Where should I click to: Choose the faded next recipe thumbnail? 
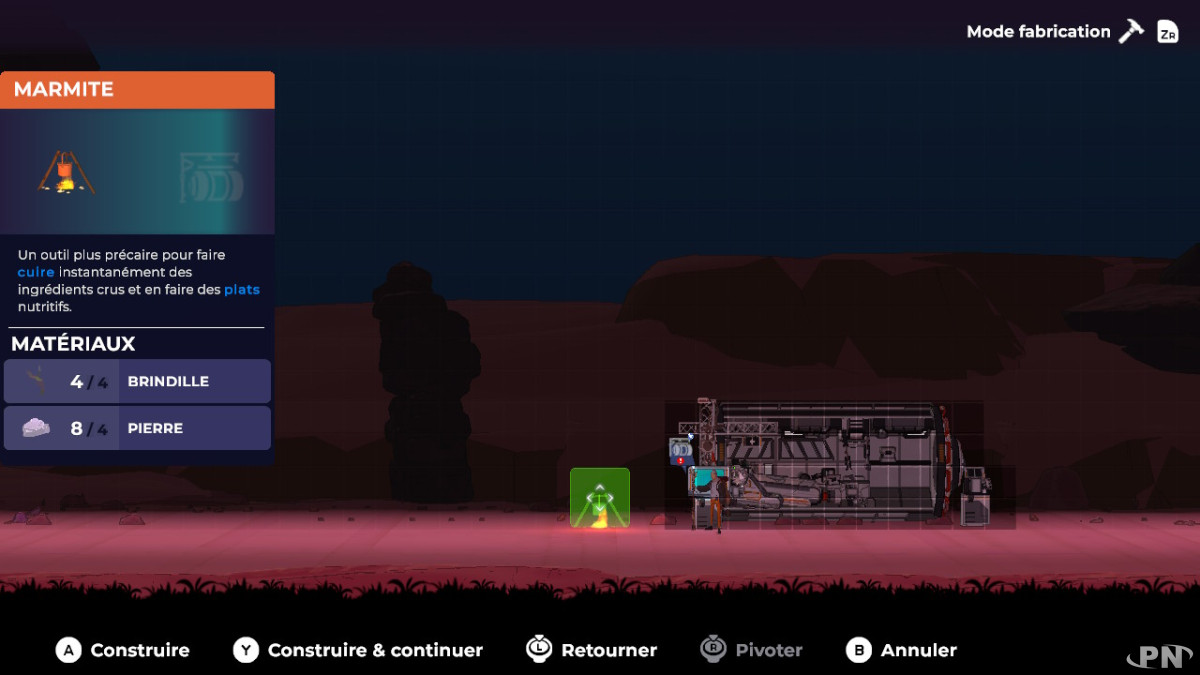point(211,177)
